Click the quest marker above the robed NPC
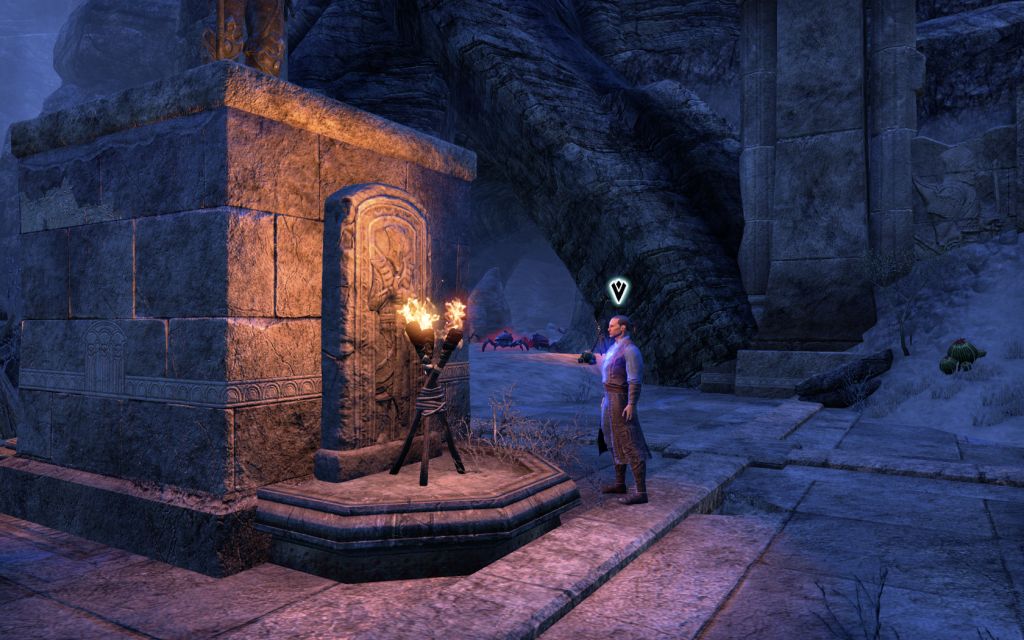The height and width of the screenshot is (640, 1024). [619, 291]
